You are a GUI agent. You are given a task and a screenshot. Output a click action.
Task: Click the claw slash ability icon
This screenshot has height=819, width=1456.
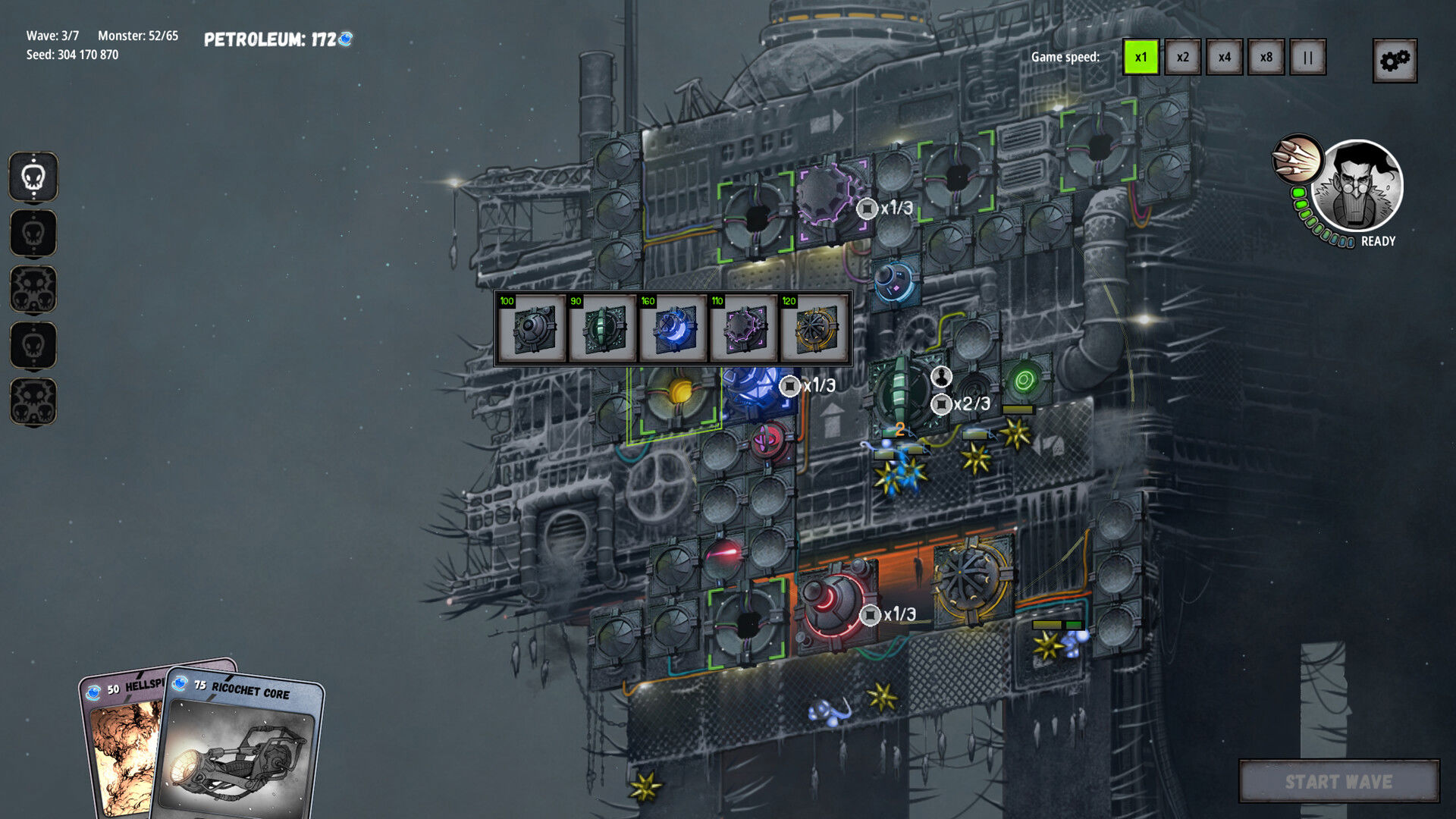(1296, 158)
